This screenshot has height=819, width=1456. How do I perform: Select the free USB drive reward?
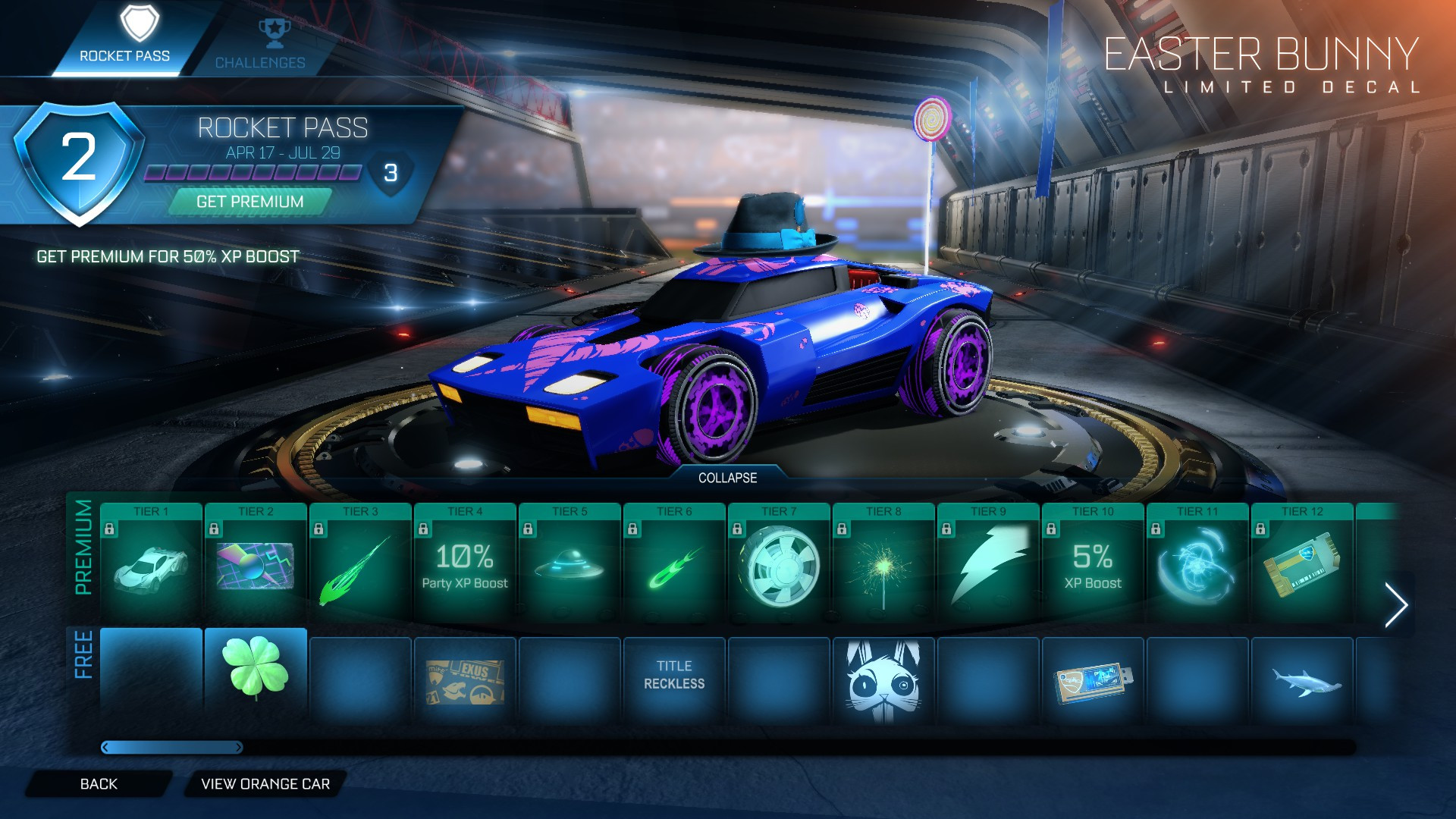[x=1093, y=680]
